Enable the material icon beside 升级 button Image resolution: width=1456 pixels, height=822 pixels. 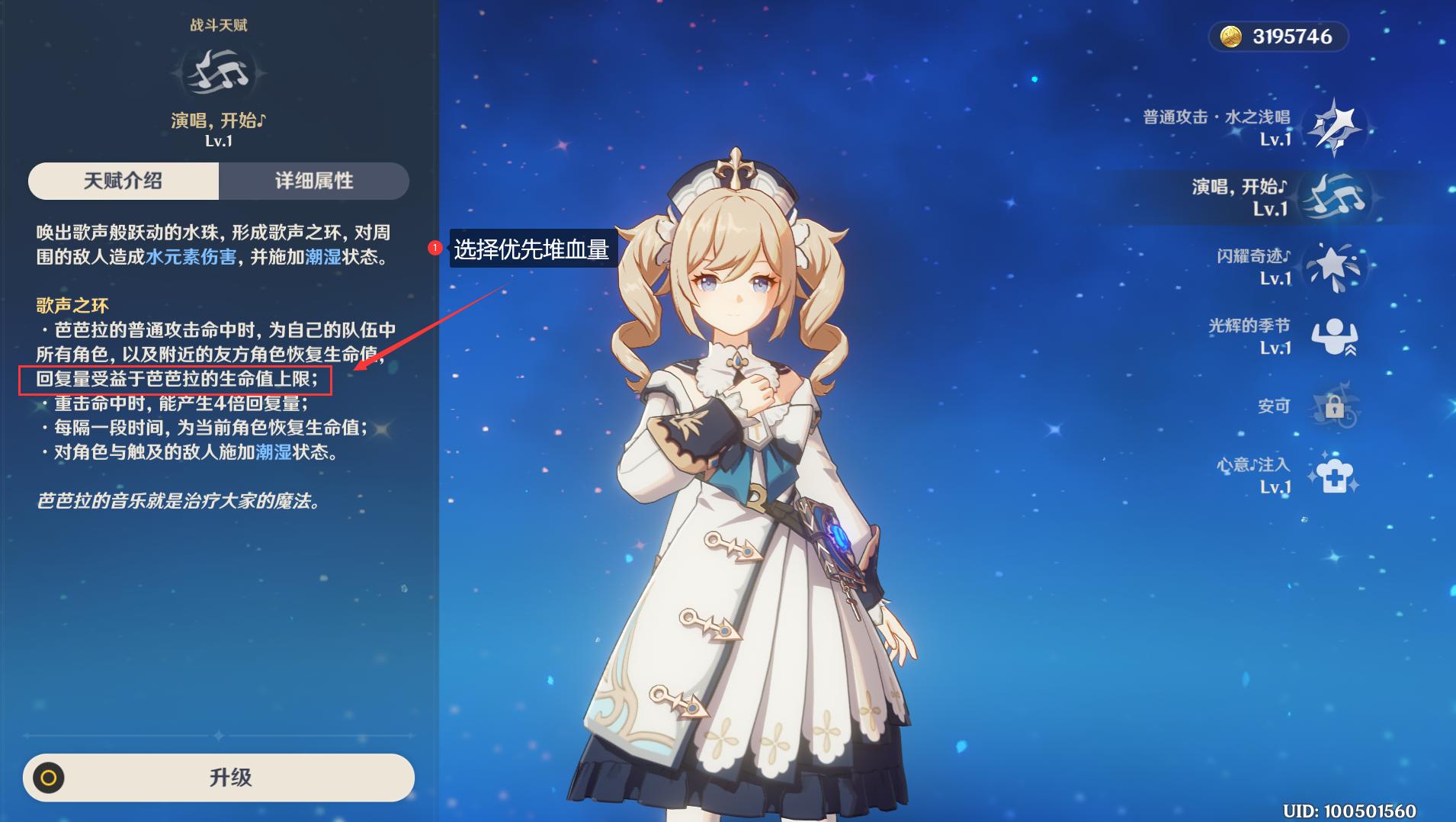click(x=50, y=778)
